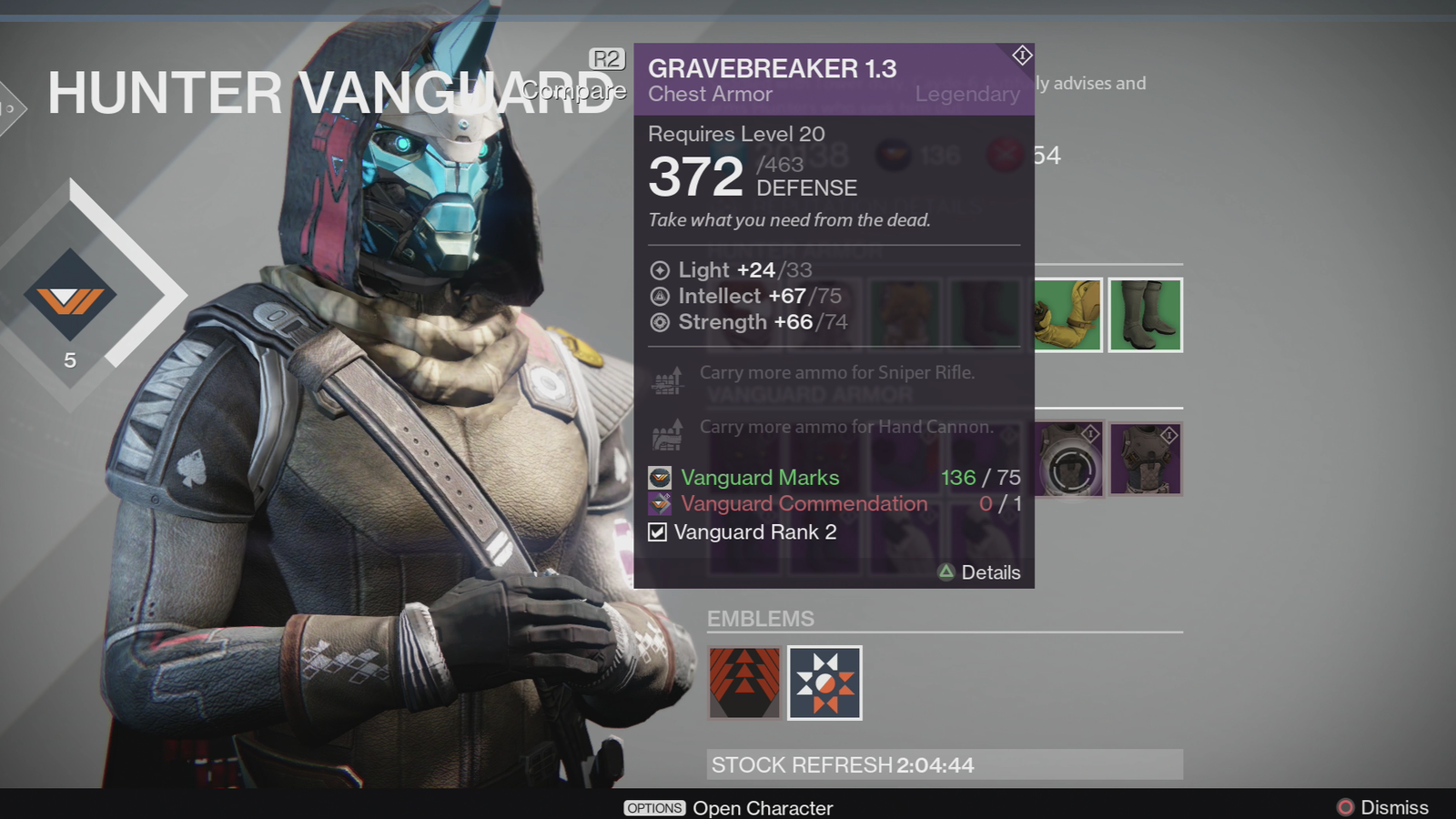Select the grey boots armor slot
The height and width of the screenshot is (819, 1456).
pos(1145,315)
